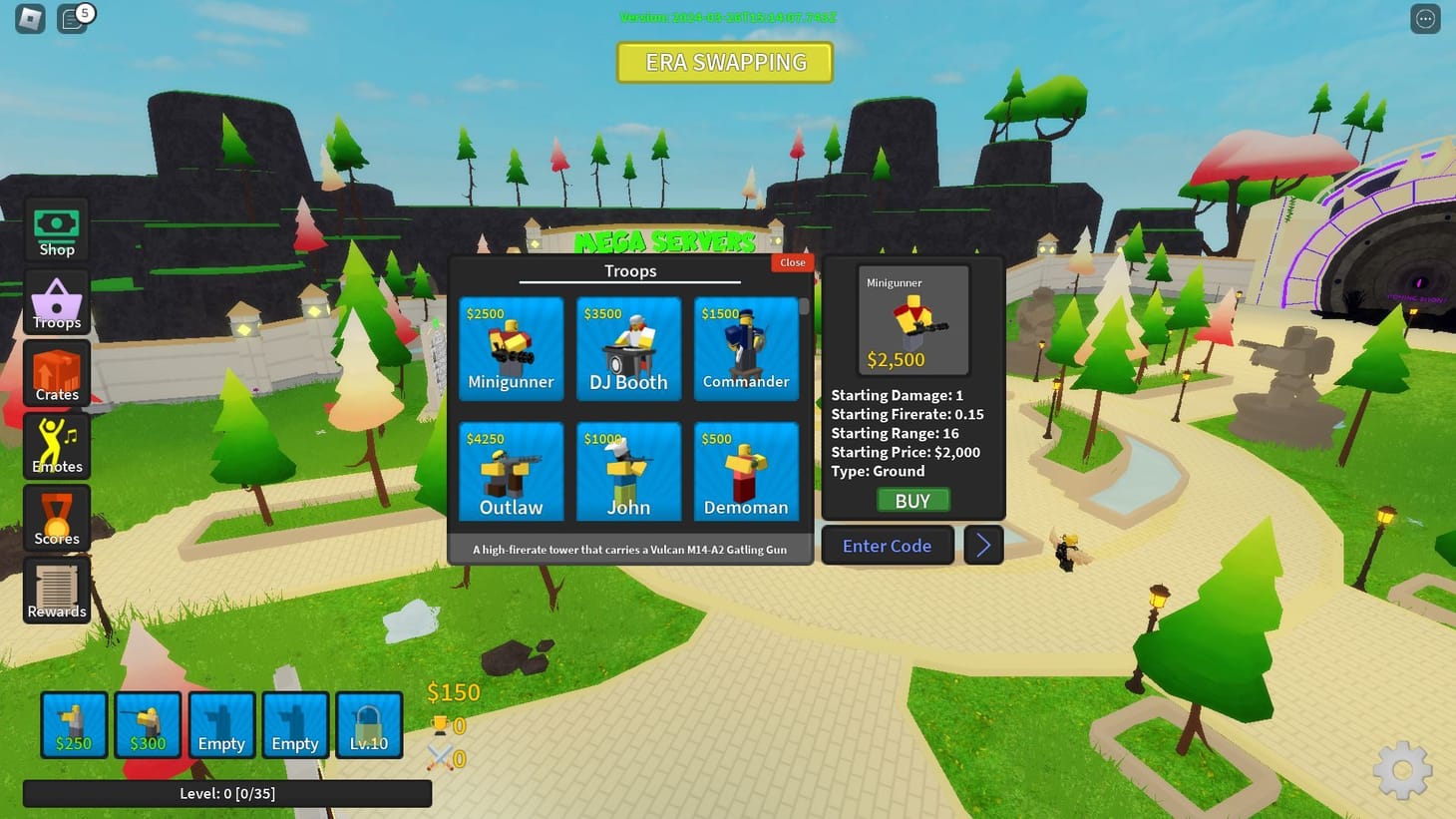Image resolution: width=1456 pixels, height=819 pixels.
Task: Click Enter Code
Action: pos(887,545)
